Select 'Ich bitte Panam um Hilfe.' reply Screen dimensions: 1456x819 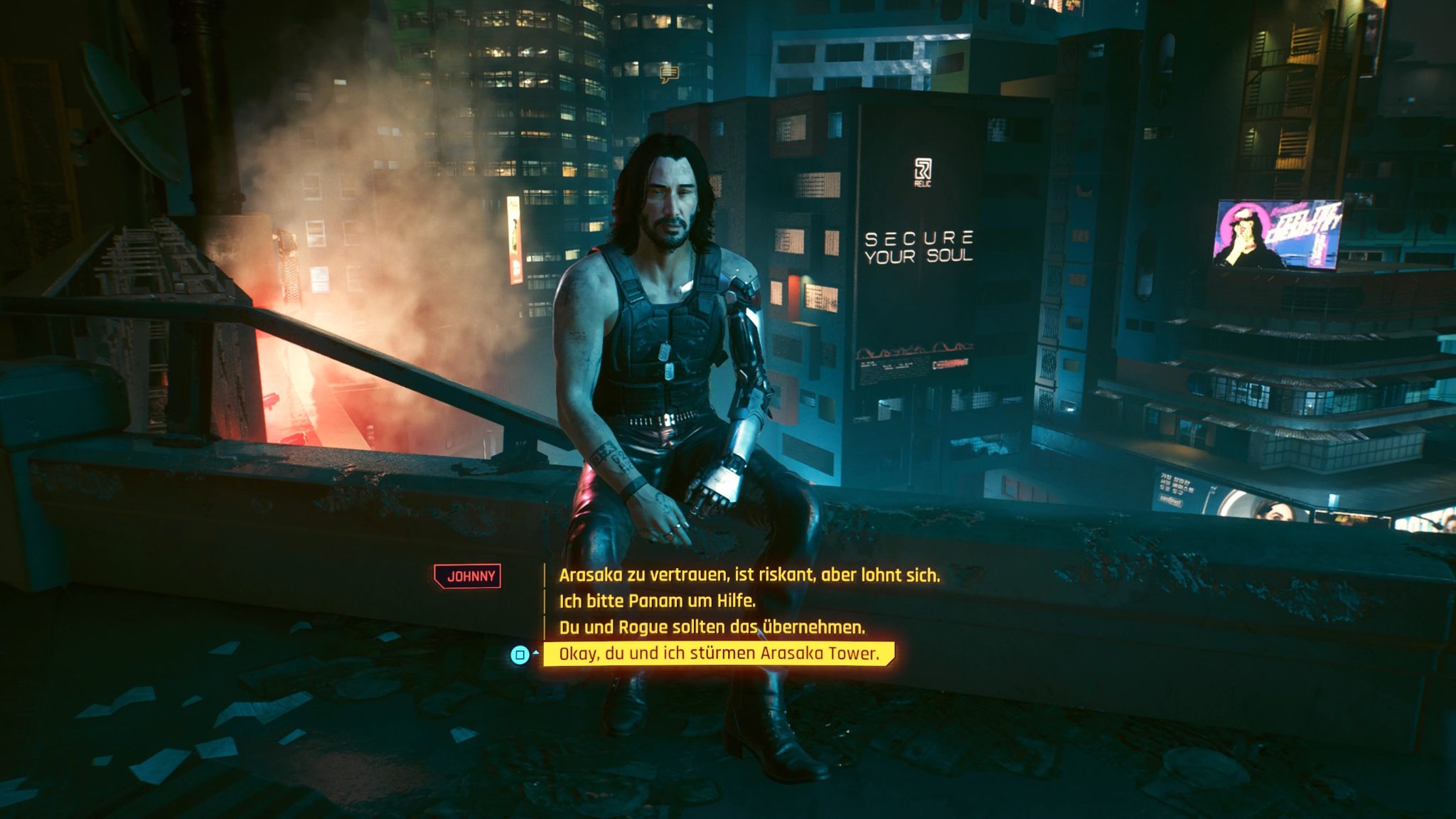656,601
